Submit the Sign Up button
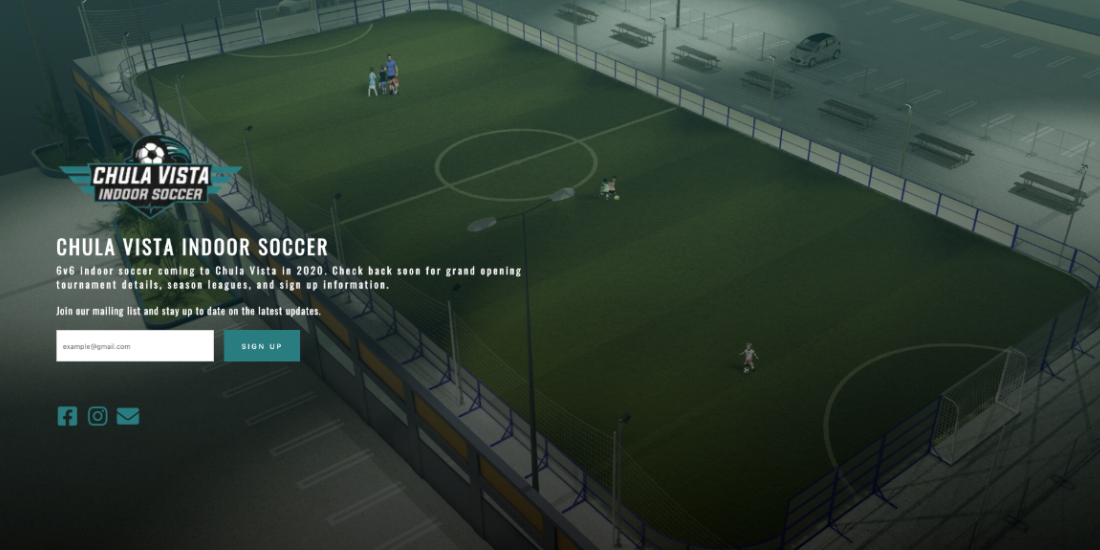The image size is (1100, 550). 262,346
